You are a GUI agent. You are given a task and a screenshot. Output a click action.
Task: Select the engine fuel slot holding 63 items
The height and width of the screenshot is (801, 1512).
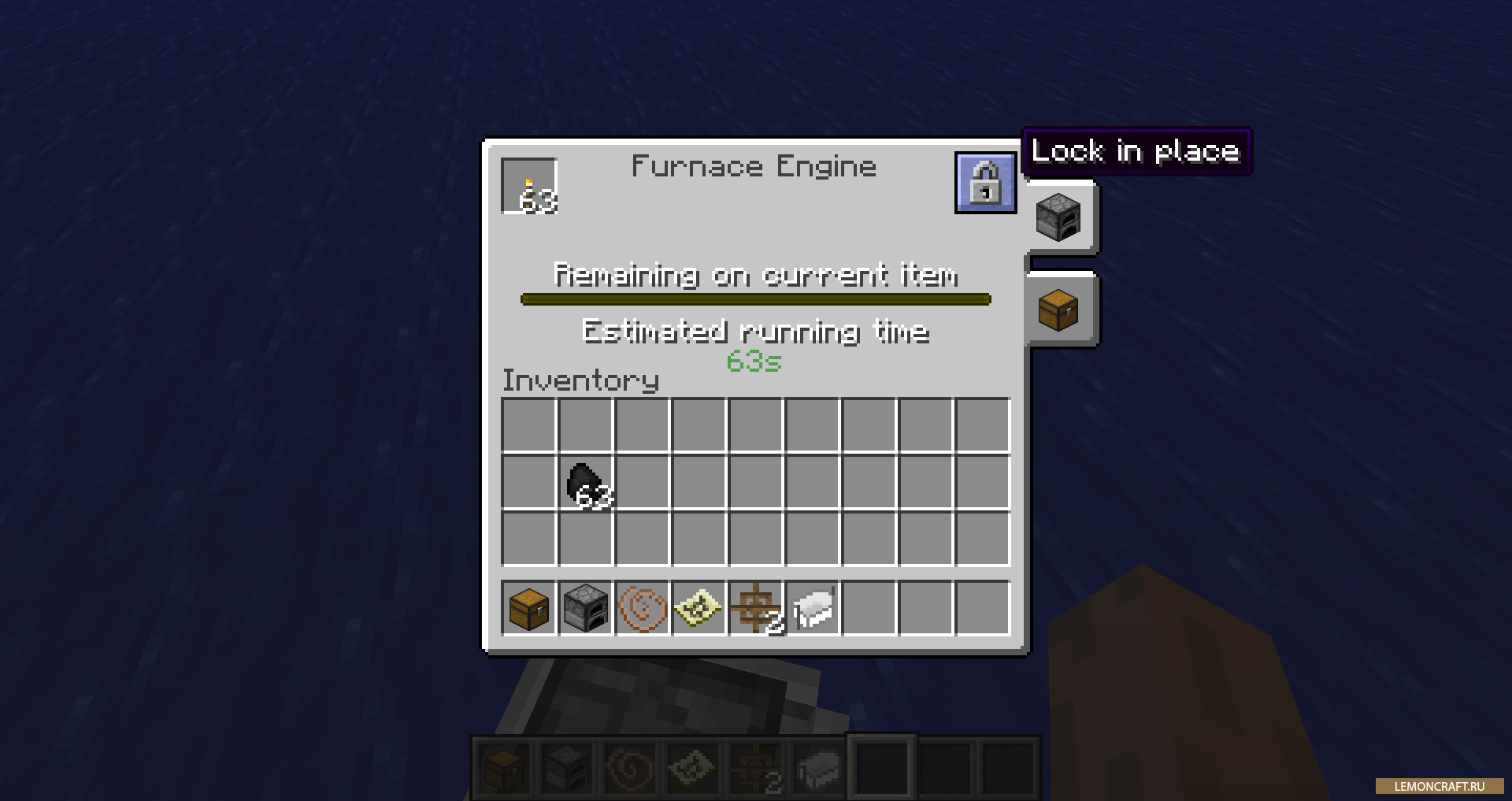[529, 187]
